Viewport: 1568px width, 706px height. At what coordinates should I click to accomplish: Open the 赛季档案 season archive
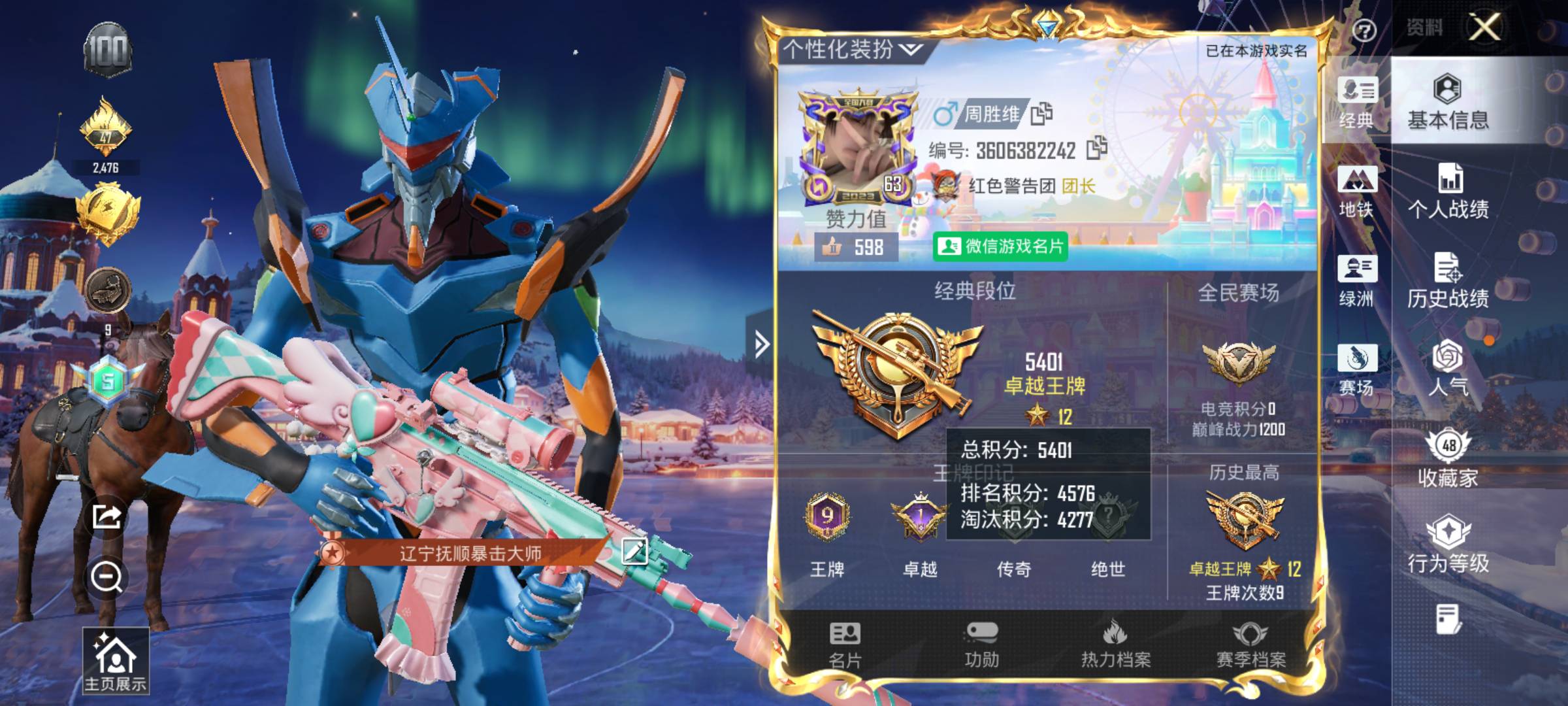click(1250, 645)
